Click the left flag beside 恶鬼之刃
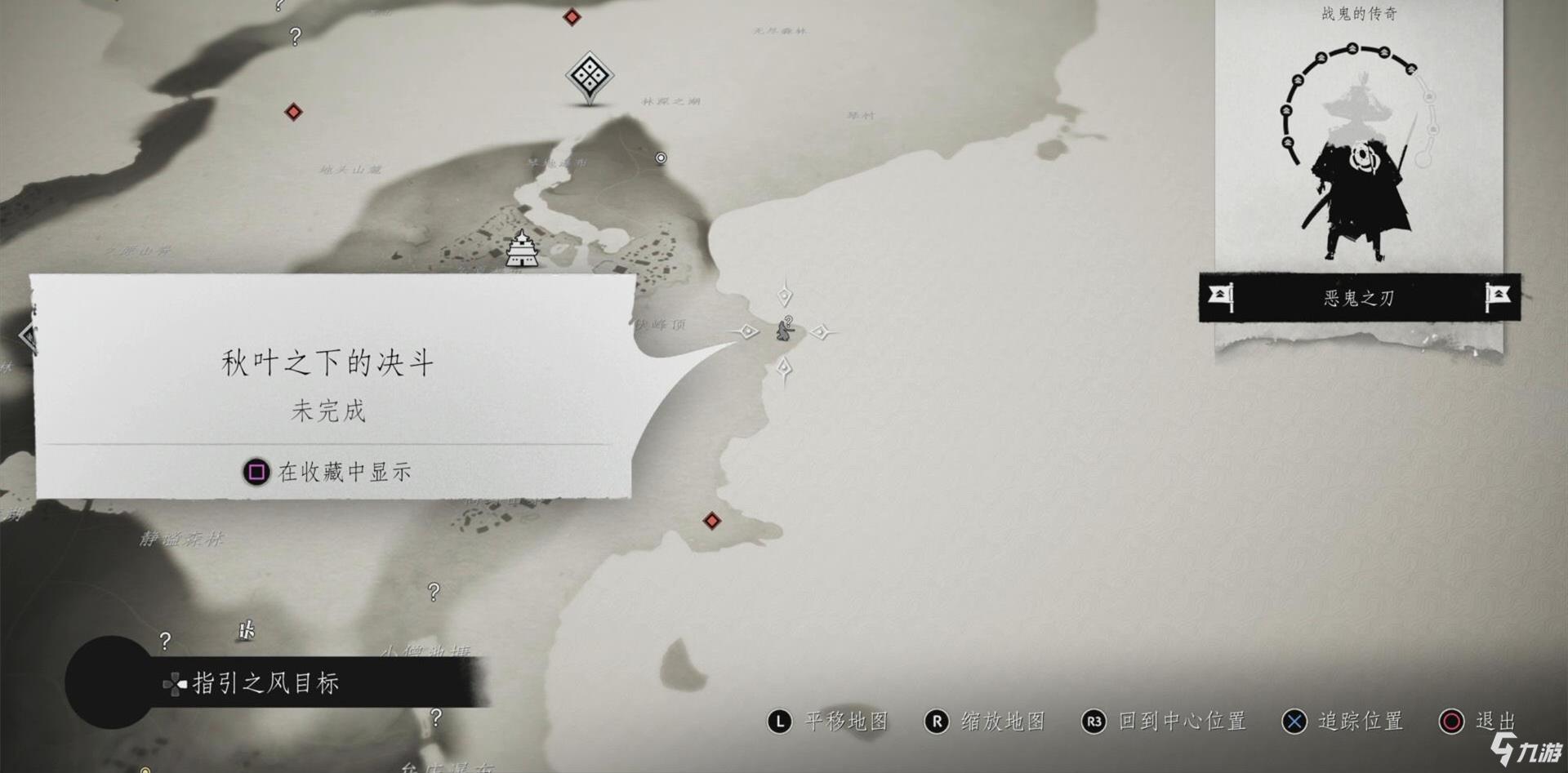 (1220, 296)
